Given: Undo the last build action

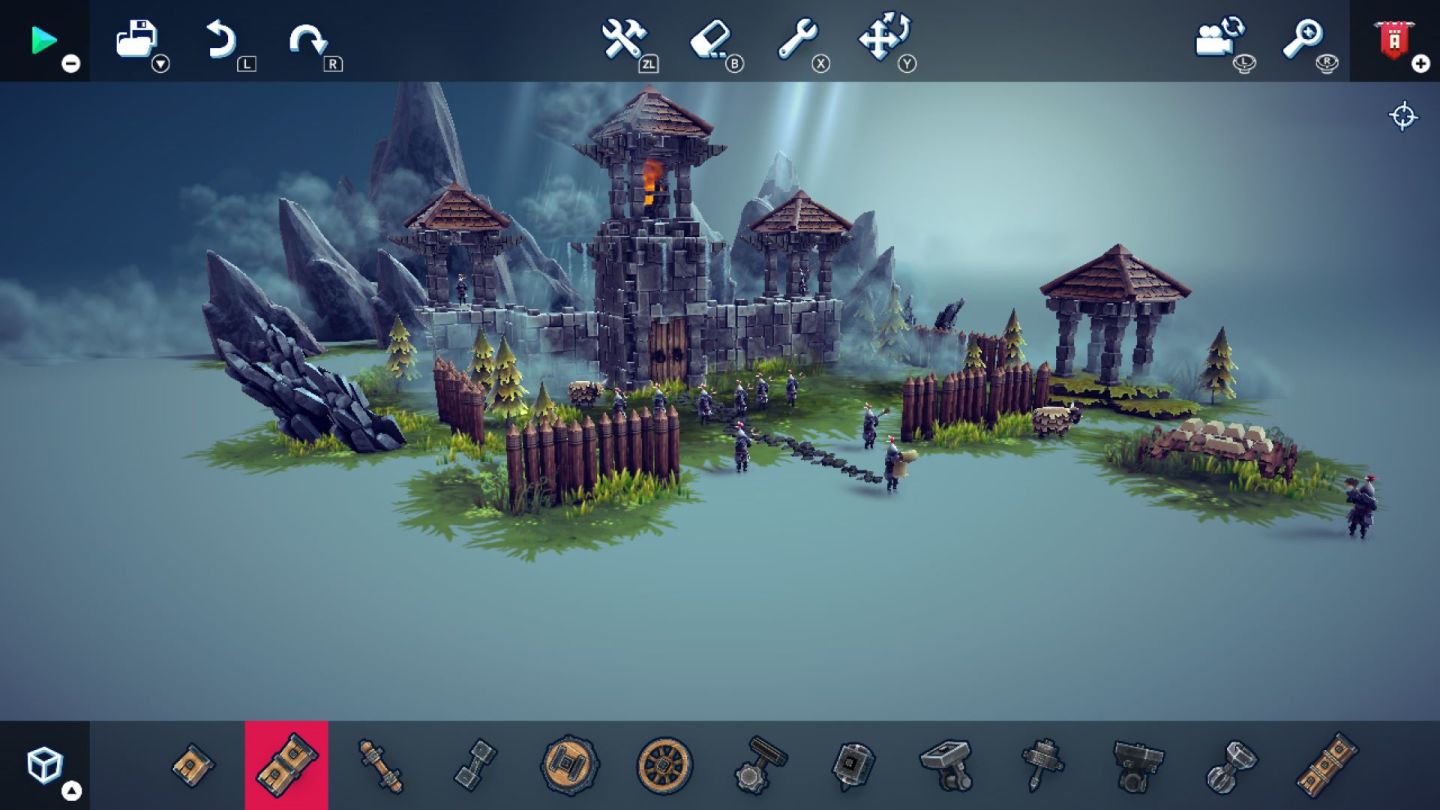Looking at the screenshot, I should coord(222,40).
